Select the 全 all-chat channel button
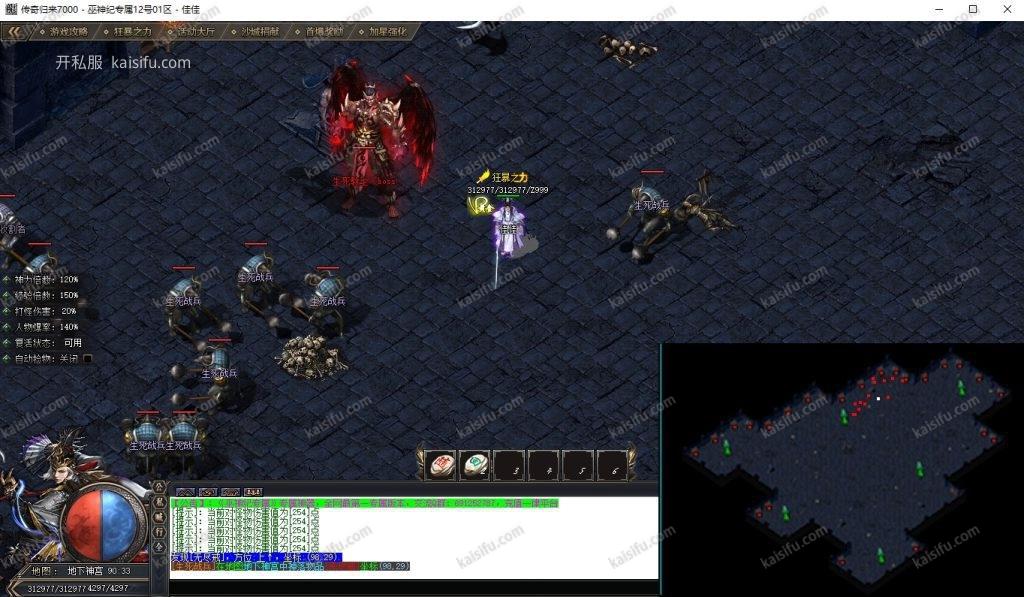The width and height of the screenshot is (1024, 597). (x=160, y=548)
